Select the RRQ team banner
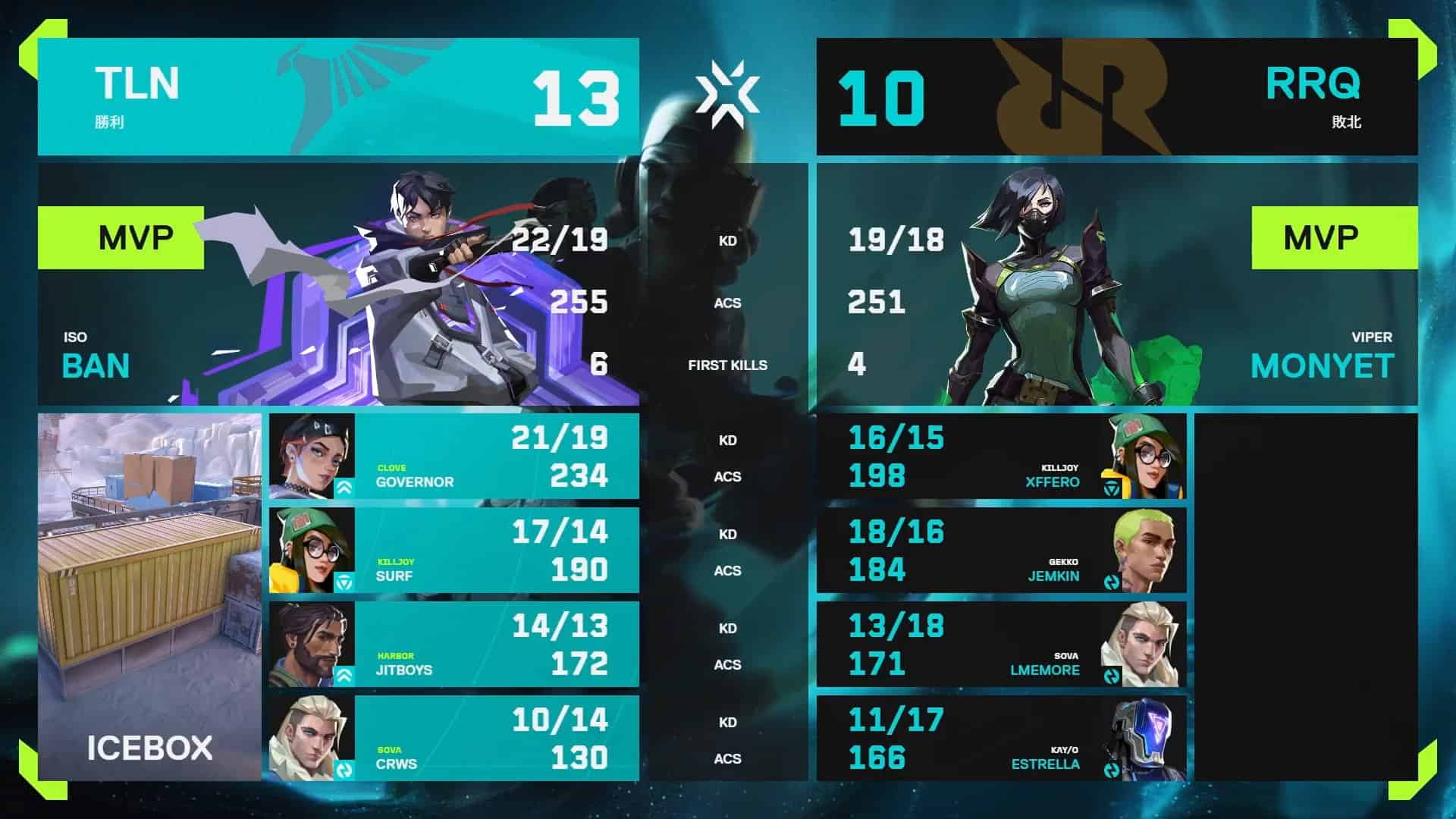 click(x=1116, y=97)
